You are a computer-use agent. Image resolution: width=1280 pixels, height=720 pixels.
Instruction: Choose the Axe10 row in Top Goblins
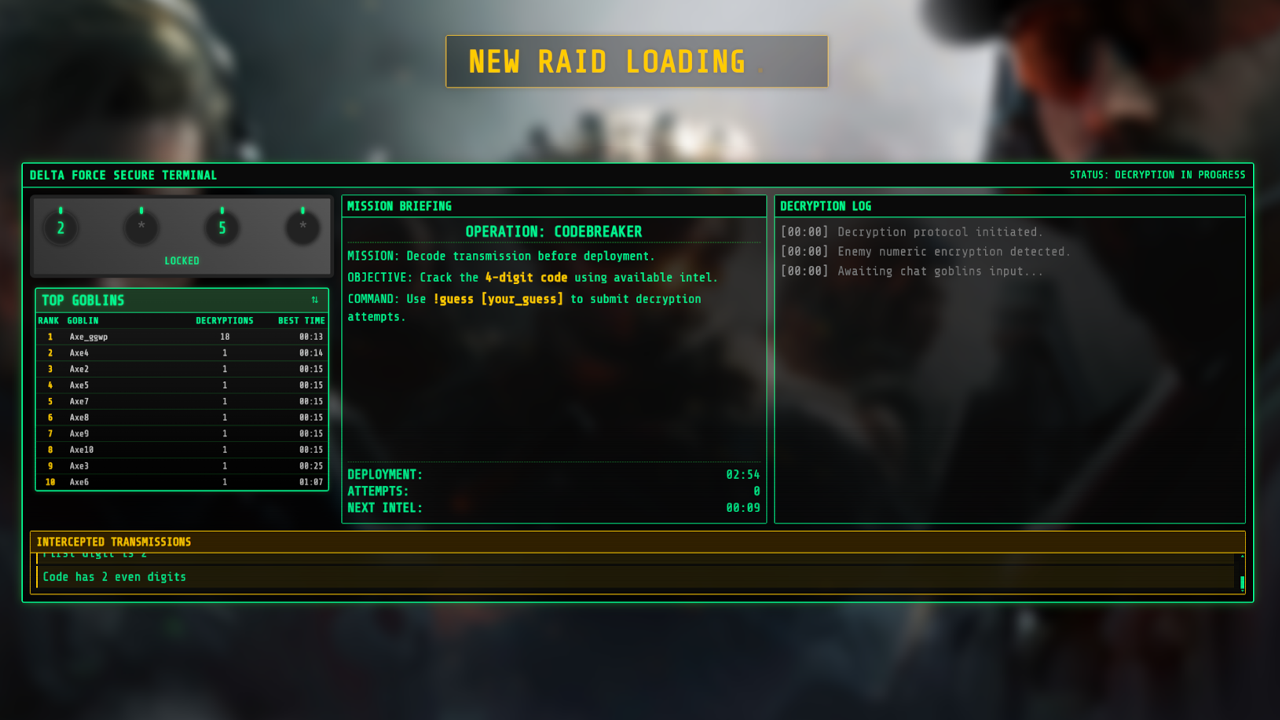[182, 450]
